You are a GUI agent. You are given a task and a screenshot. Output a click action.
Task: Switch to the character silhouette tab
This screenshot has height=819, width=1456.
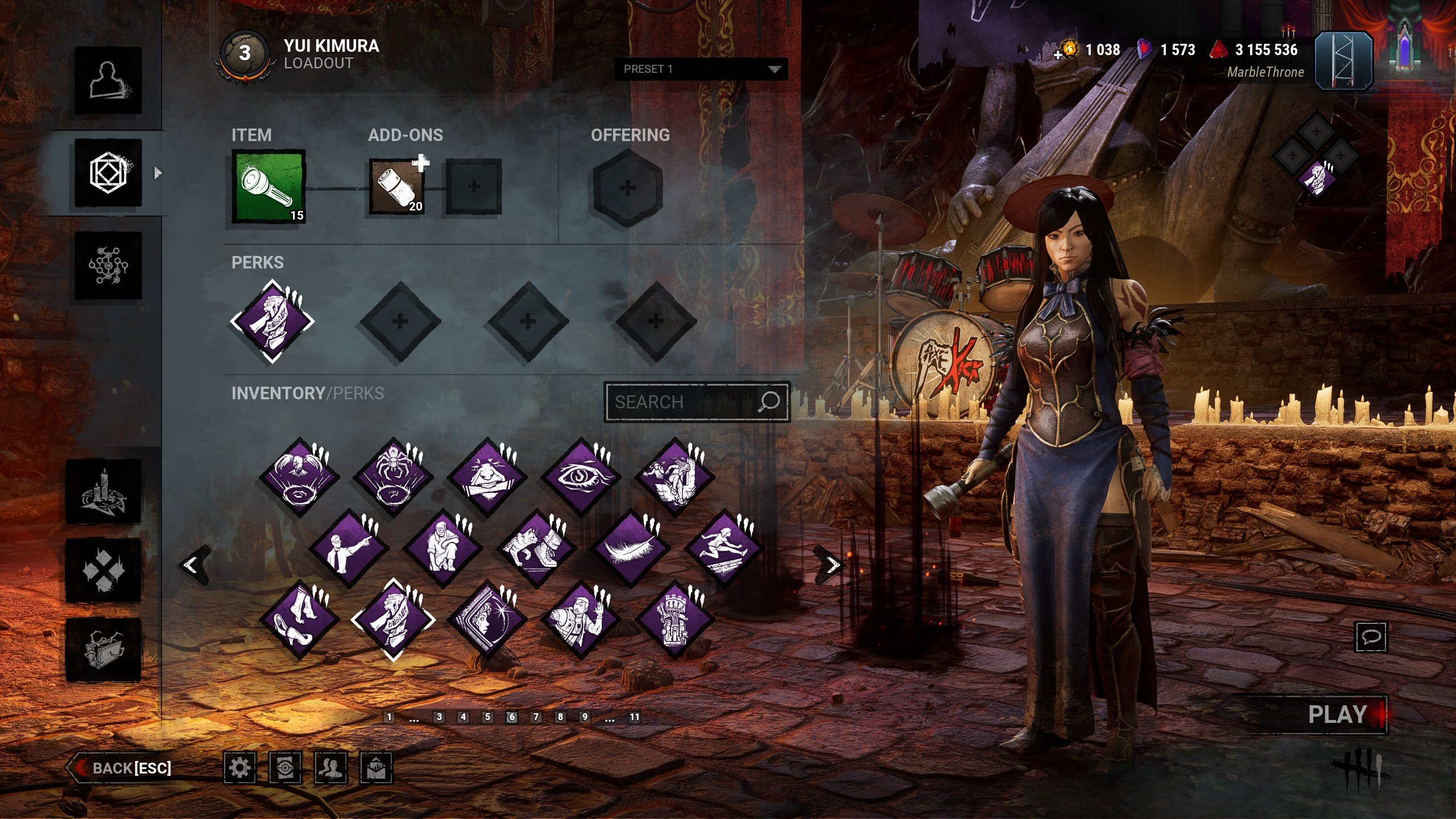click(108, 81)
